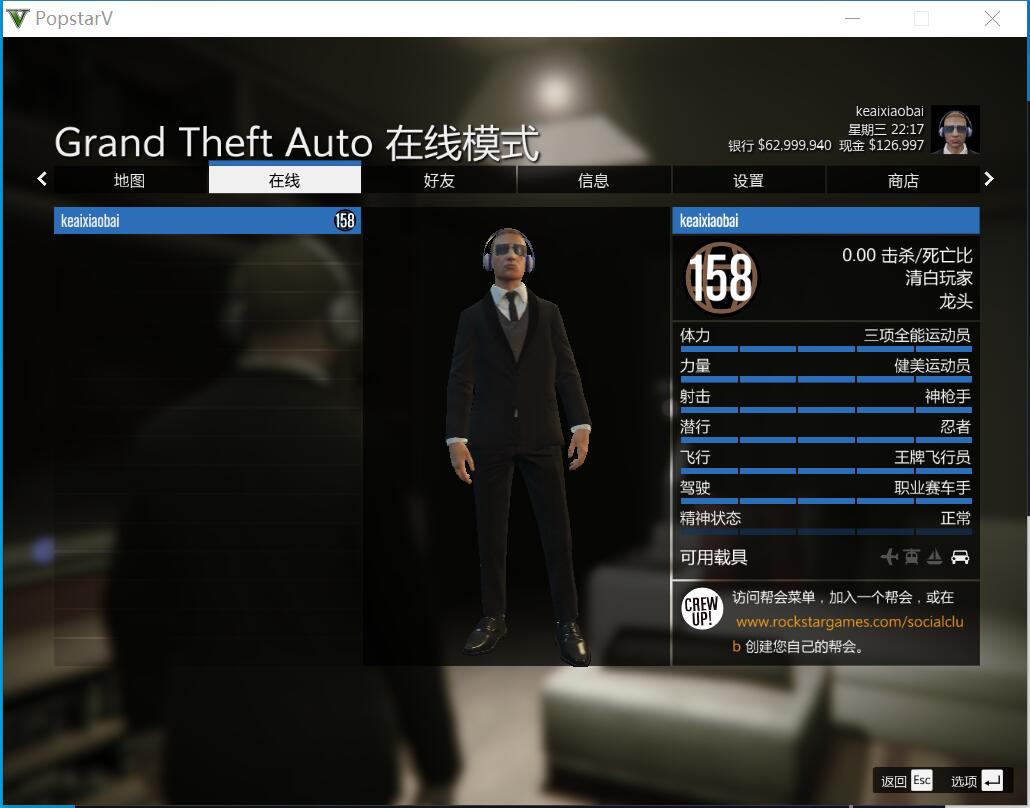This screenshot has height=808, width=1030.
Task: Click the player avatar thumbnail
Action: tap(955, 130)
